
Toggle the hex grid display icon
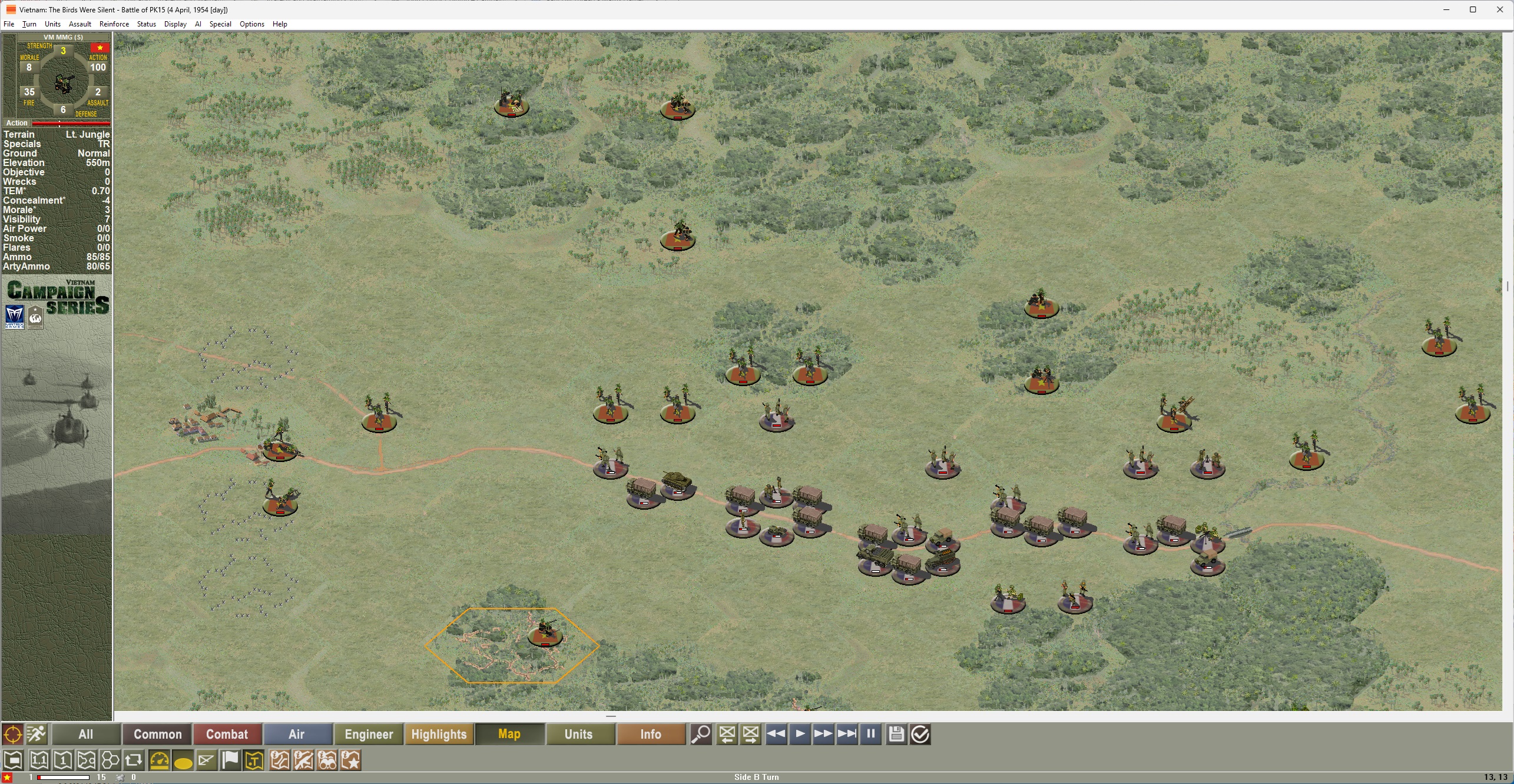(x=110, y=760)
